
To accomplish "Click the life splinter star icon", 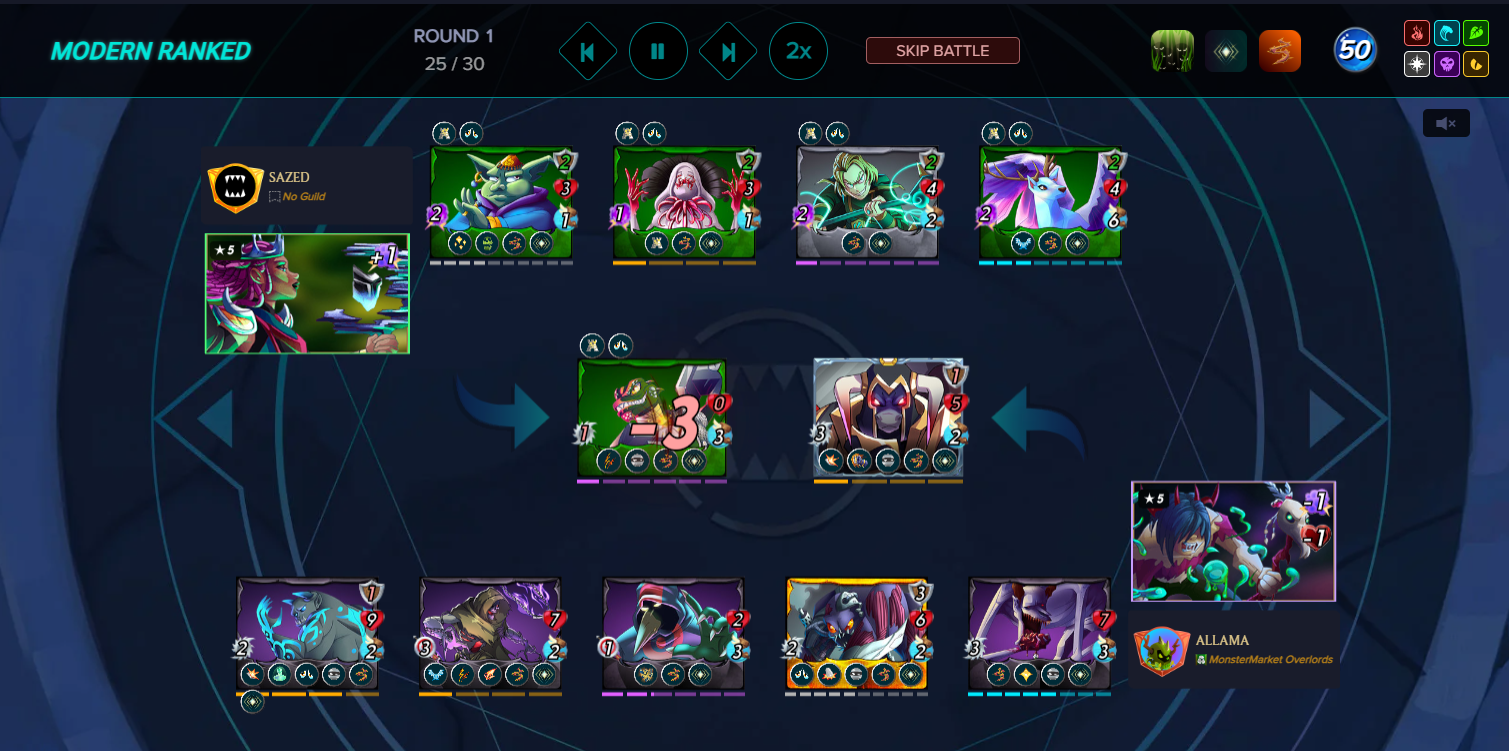I will click(1416, 64).
